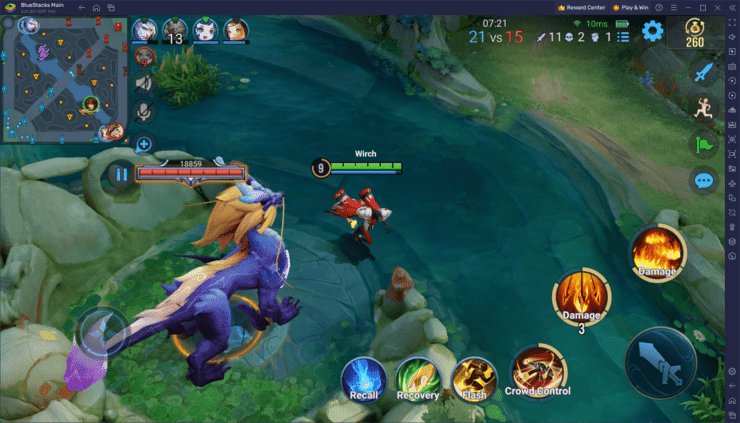This screenshot has height=423, width=740.
Task: Cast the fireball Damage skill
Action: (x=657, y=253)
